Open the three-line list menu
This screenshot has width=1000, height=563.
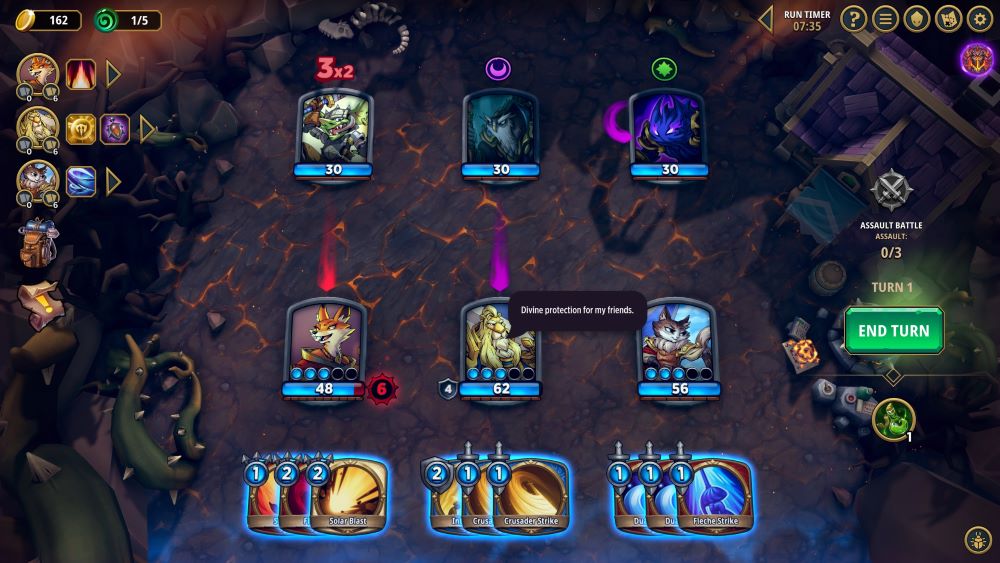(x=884, y=18)
